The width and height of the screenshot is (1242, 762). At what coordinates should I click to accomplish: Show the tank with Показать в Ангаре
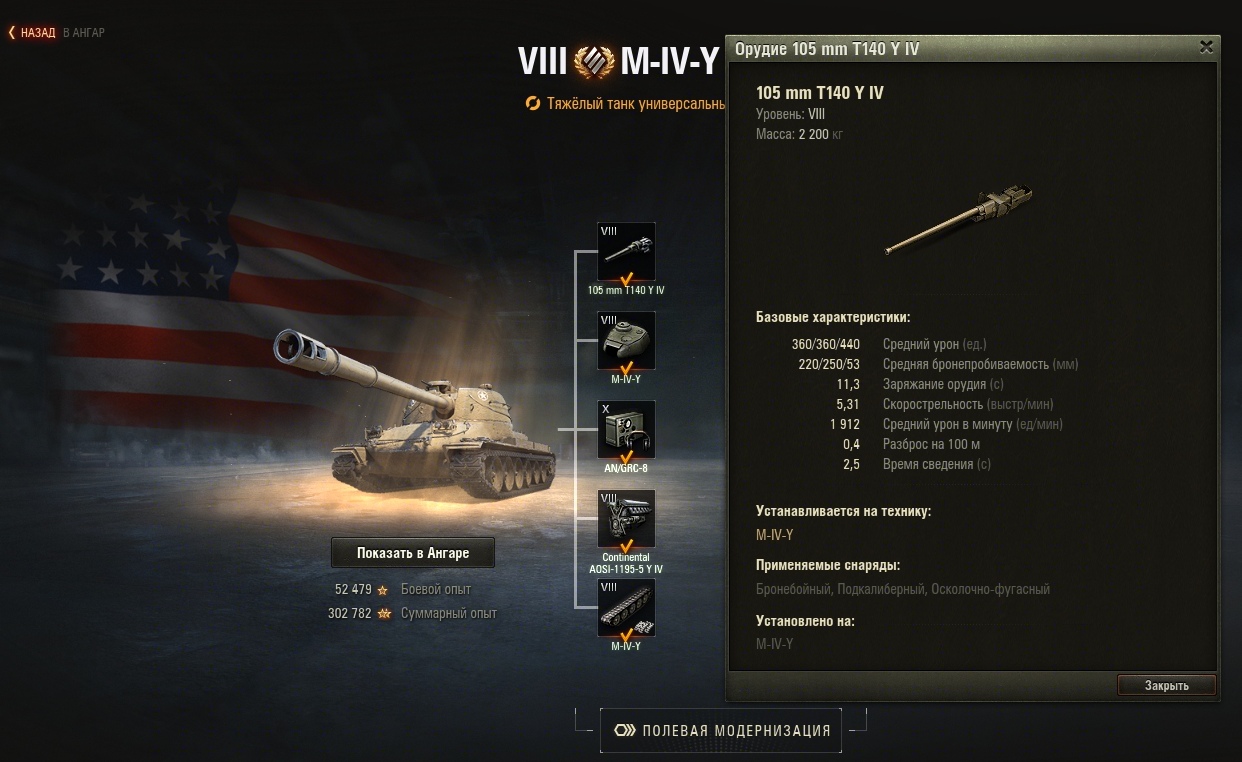click(x=412, y=552)
